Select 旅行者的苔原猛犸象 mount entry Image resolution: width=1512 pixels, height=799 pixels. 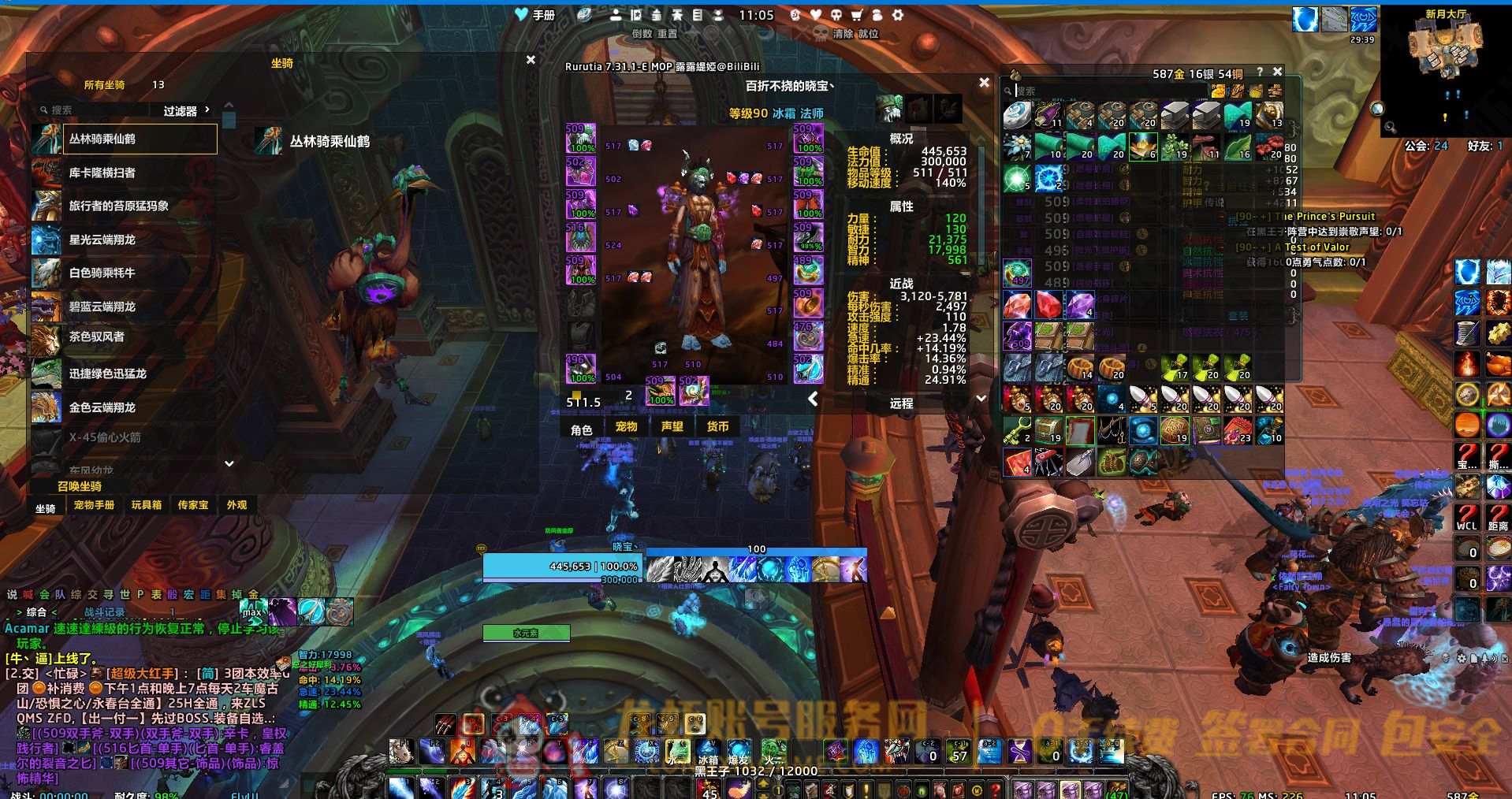tap(125, 206)
